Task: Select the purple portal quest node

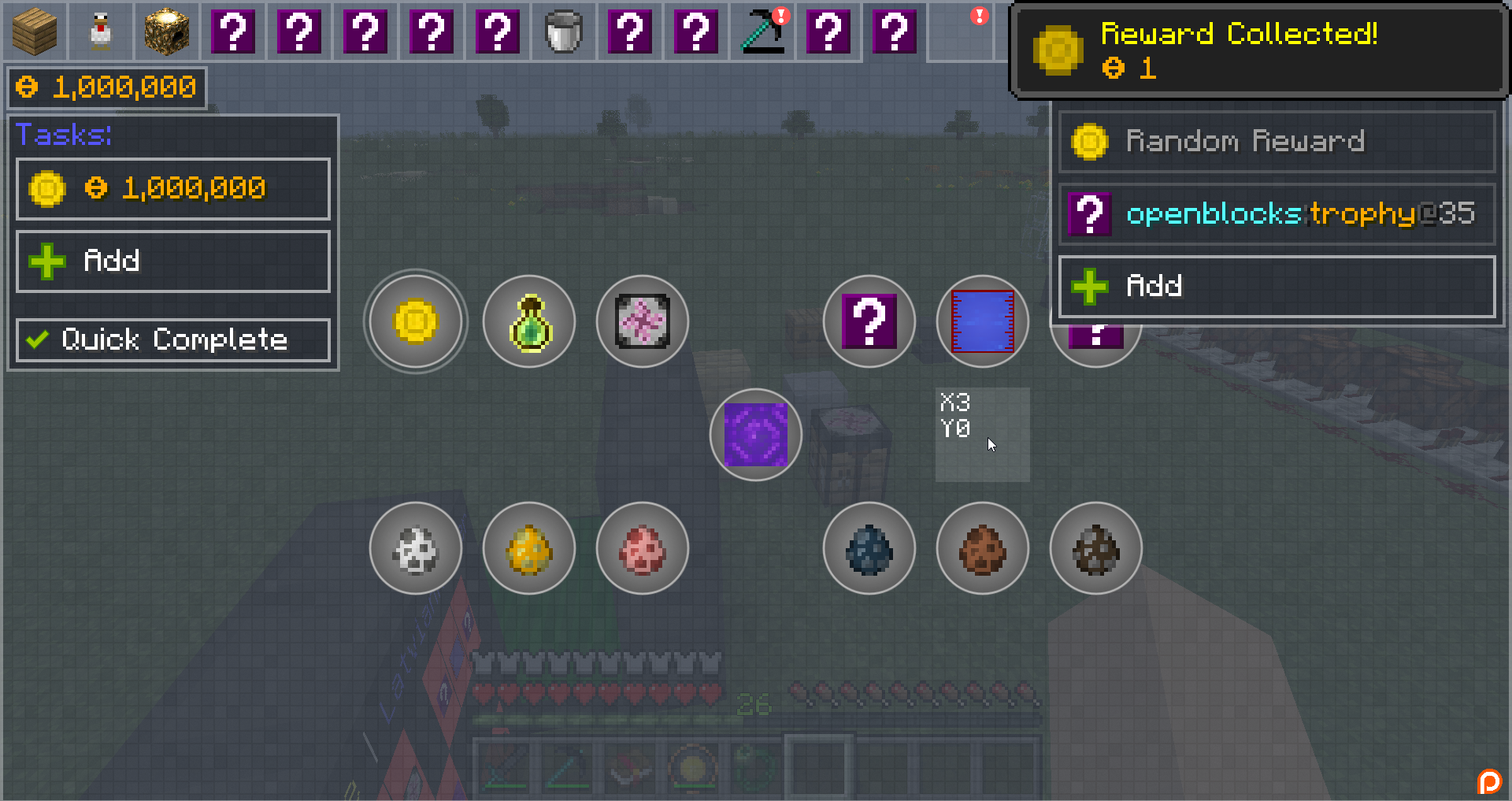Action: click(756, 435)
